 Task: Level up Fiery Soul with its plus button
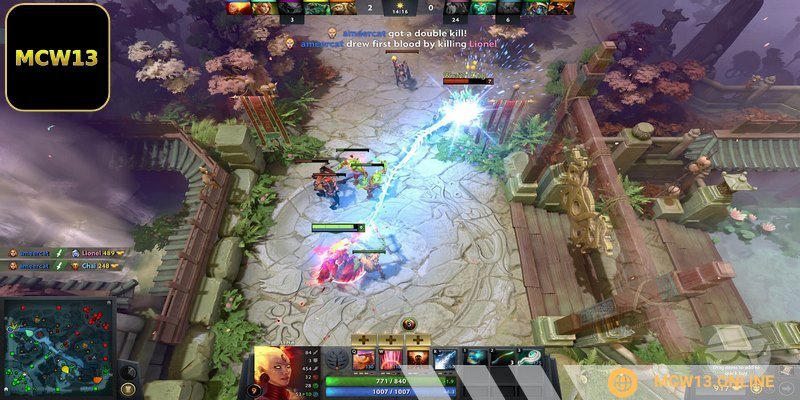tap(416, 341)
